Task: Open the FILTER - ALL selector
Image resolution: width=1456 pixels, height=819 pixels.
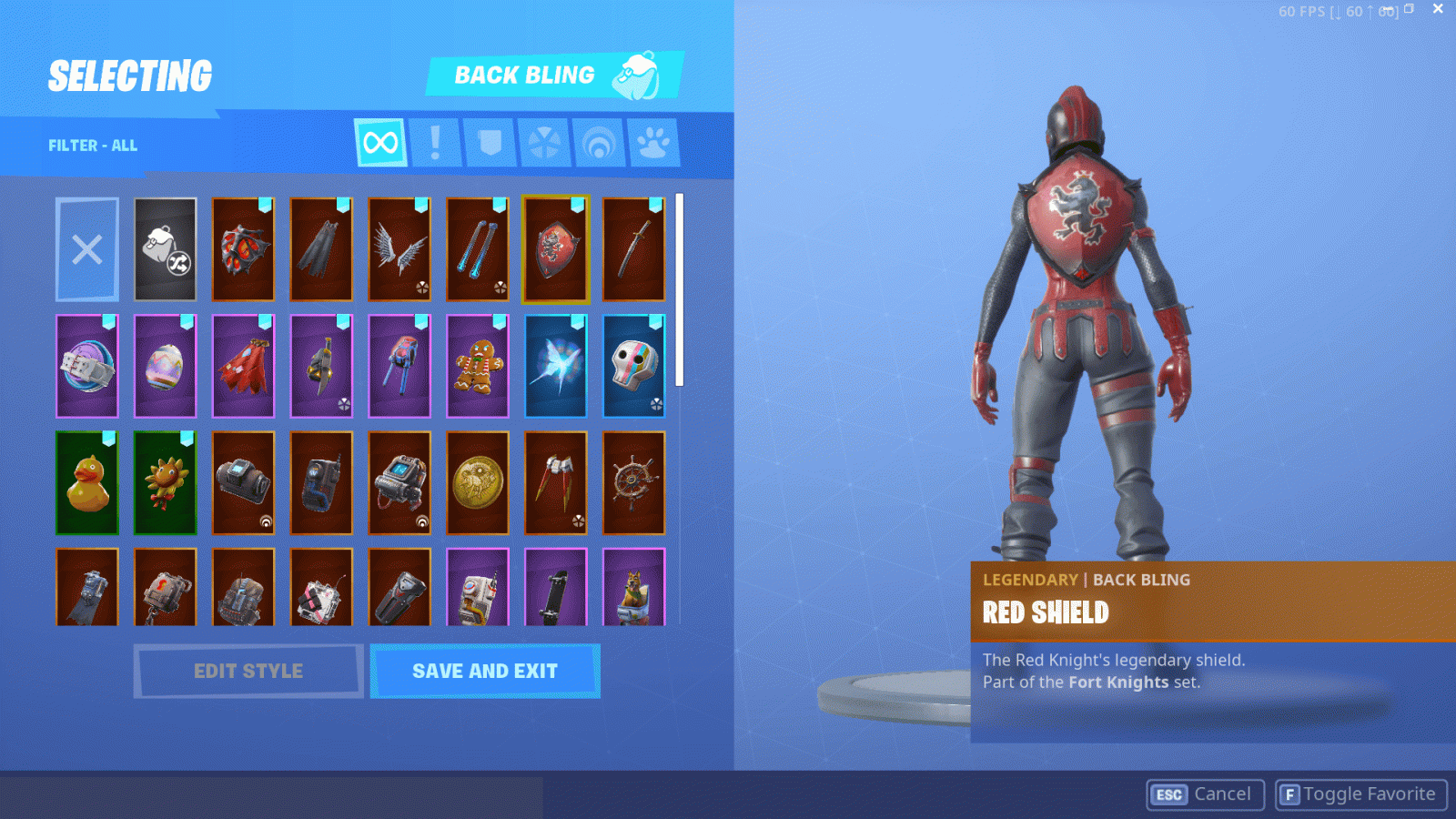Action: [92, 145]
